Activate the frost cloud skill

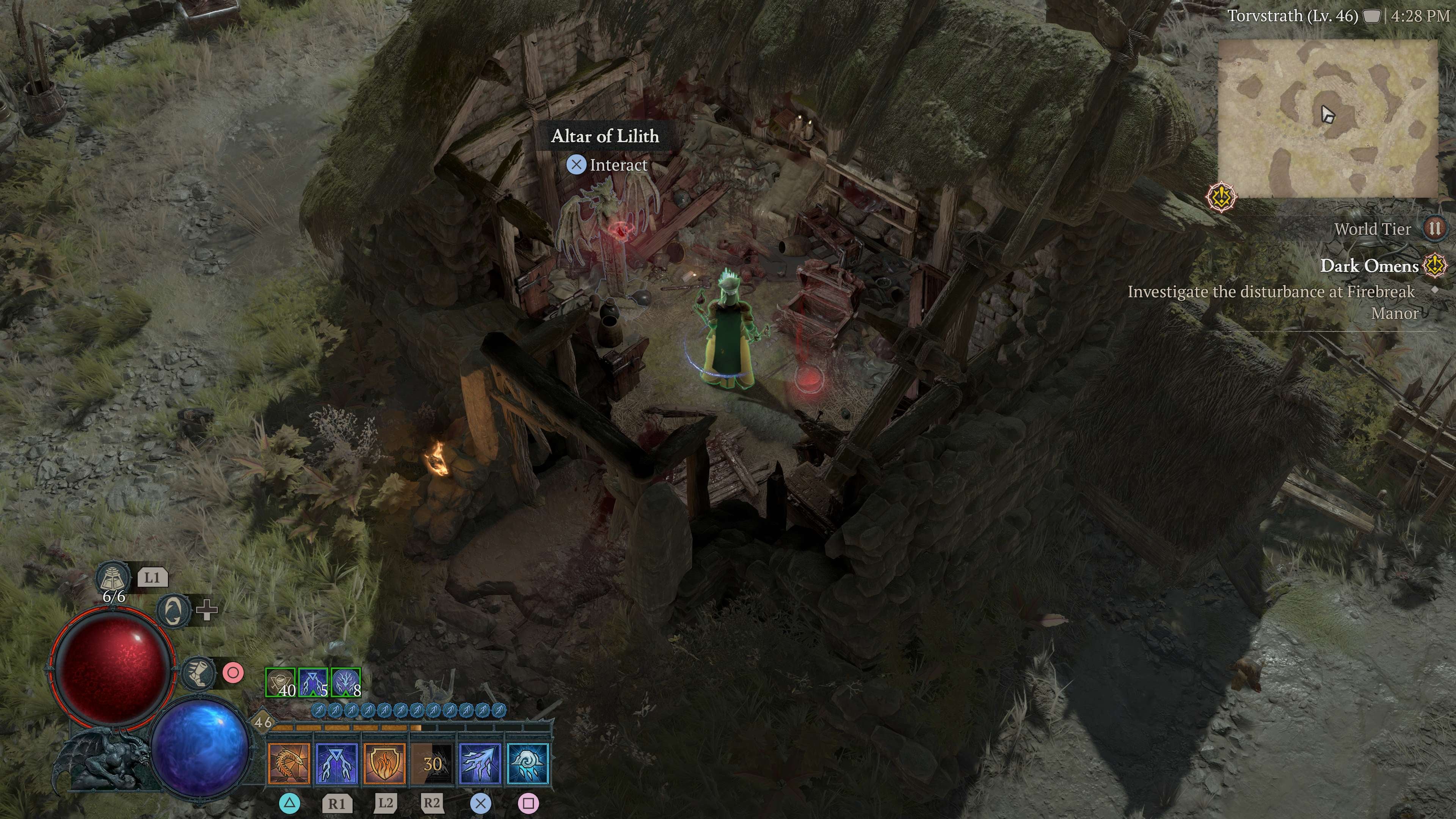click(529, 764)
